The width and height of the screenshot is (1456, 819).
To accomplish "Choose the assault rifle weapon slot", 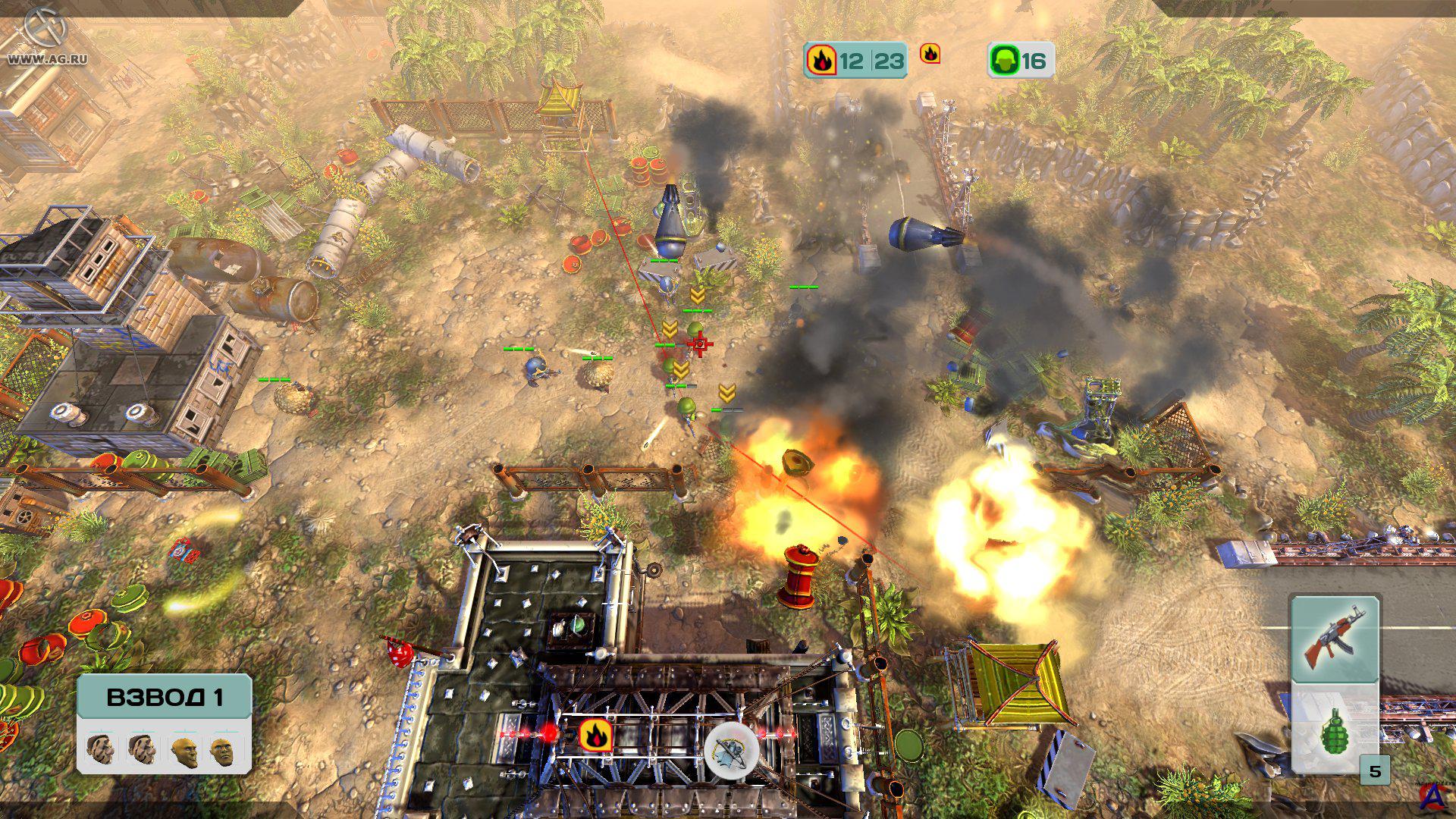I will 1334,639.
